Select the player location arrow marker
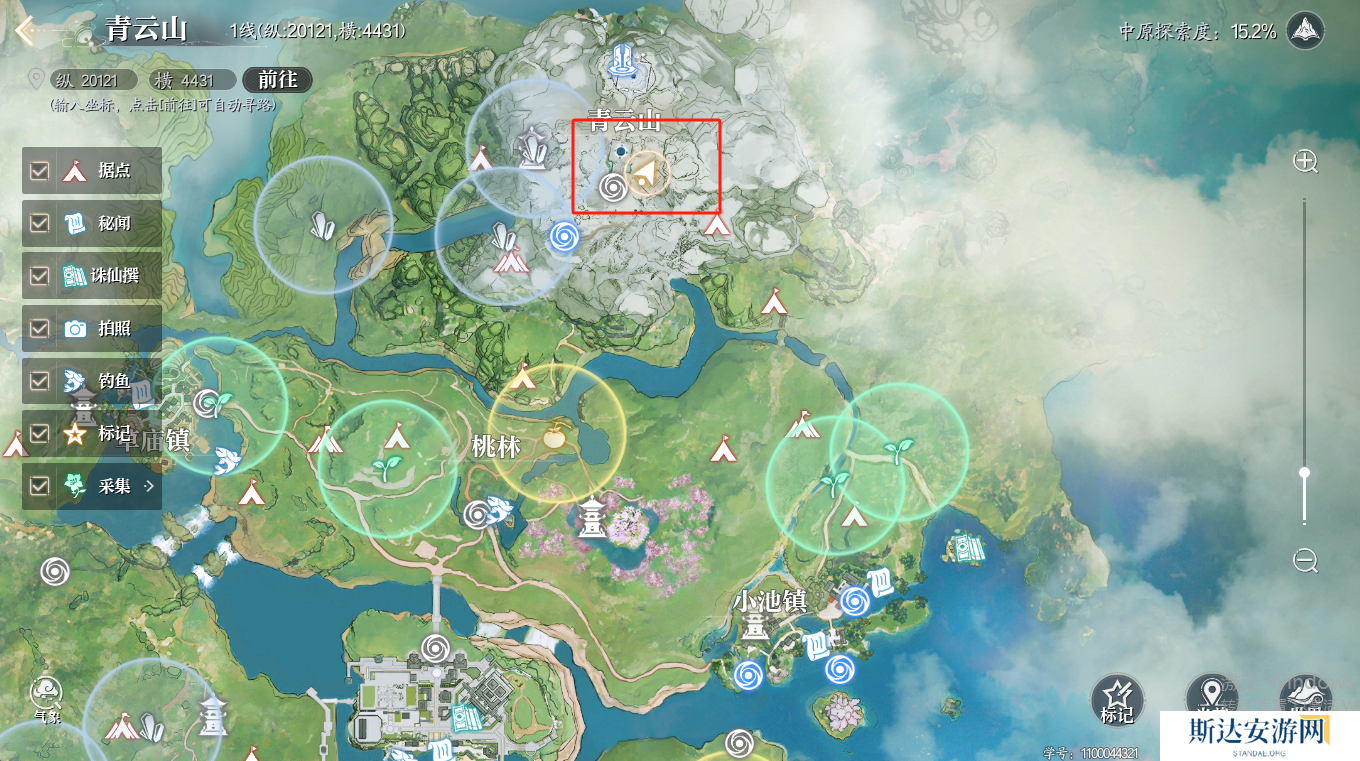1360x761 pixels. point(647,175)
